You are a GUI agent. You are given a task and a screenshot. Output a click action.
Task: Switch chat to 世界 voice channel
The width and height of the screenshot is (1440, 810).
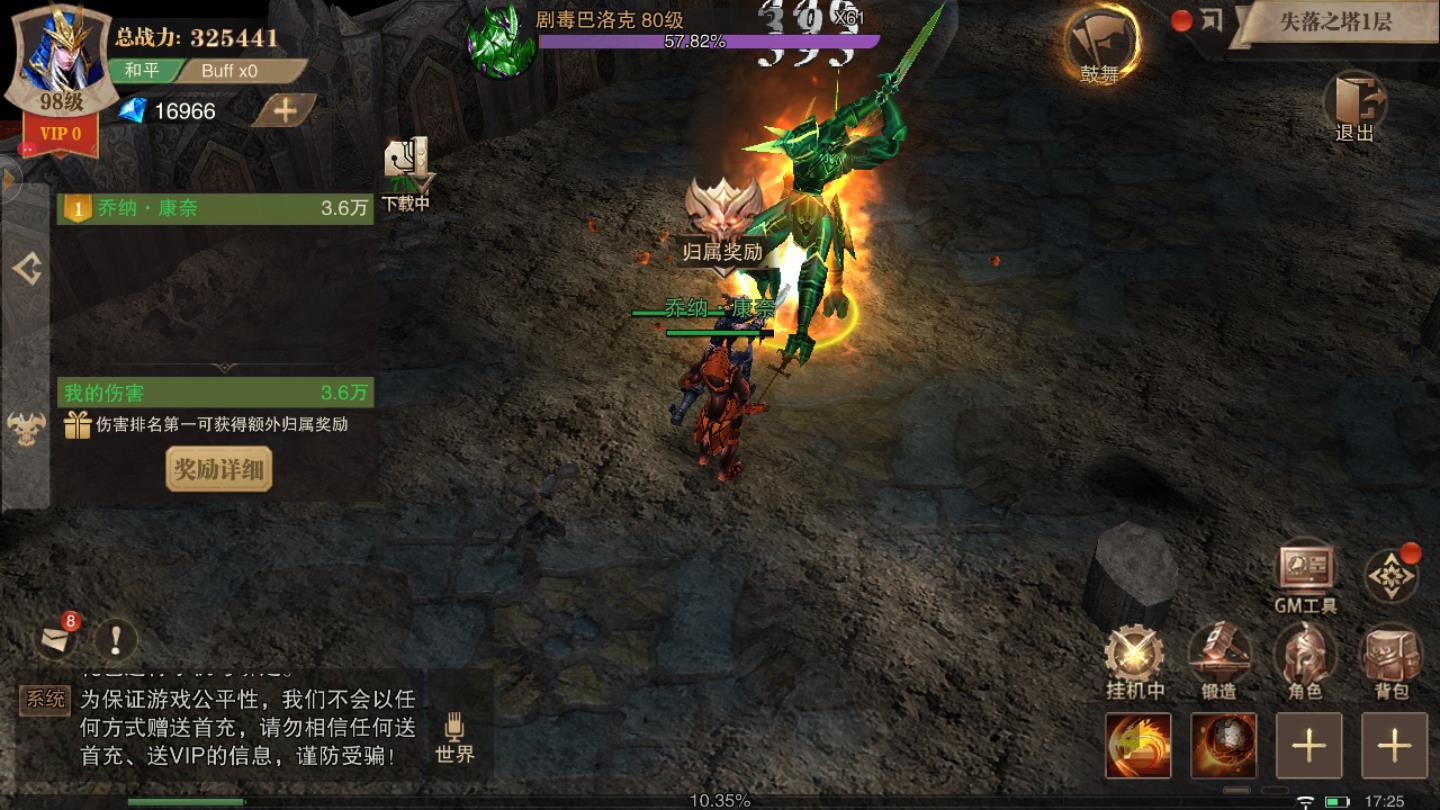(455, 738)
